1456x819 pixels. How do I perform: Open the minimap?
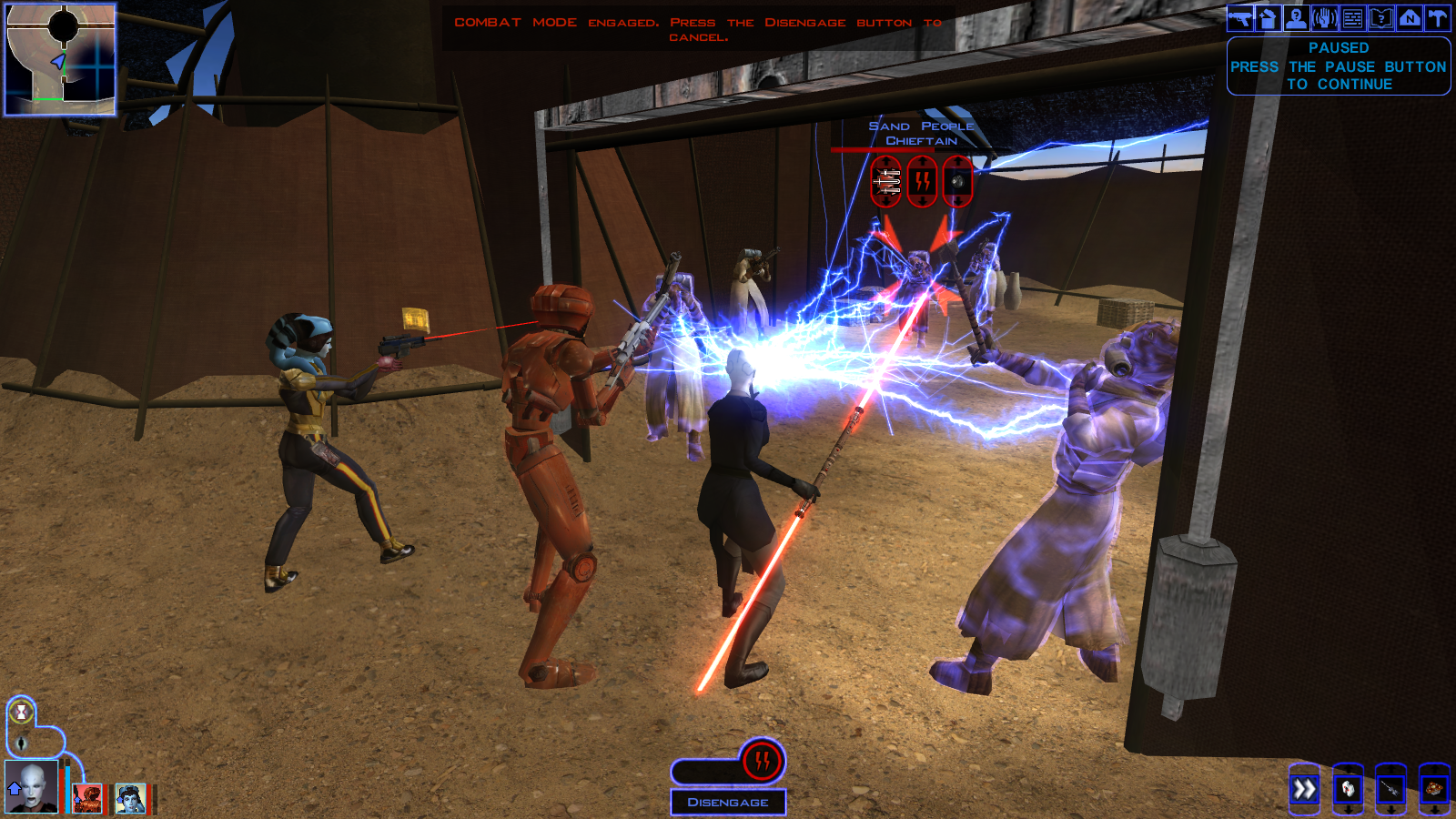point(60,60)
